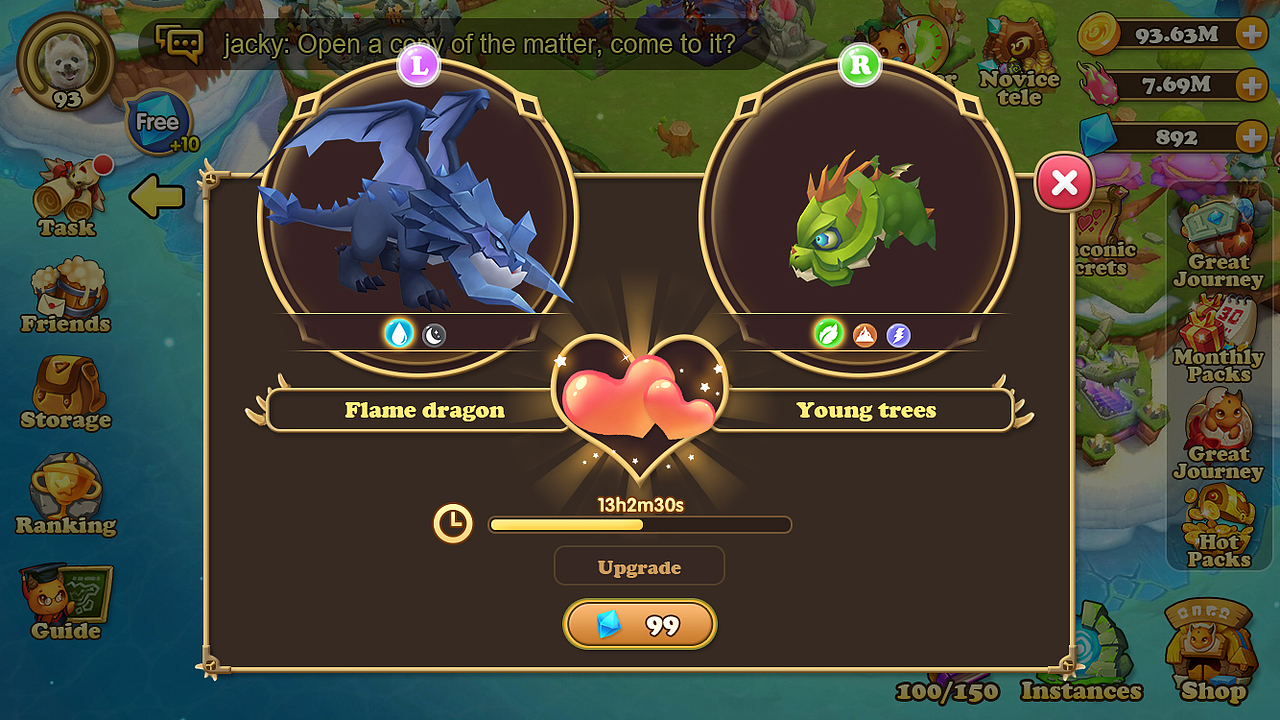Click the Novice tele icon

click(1017, 45)
